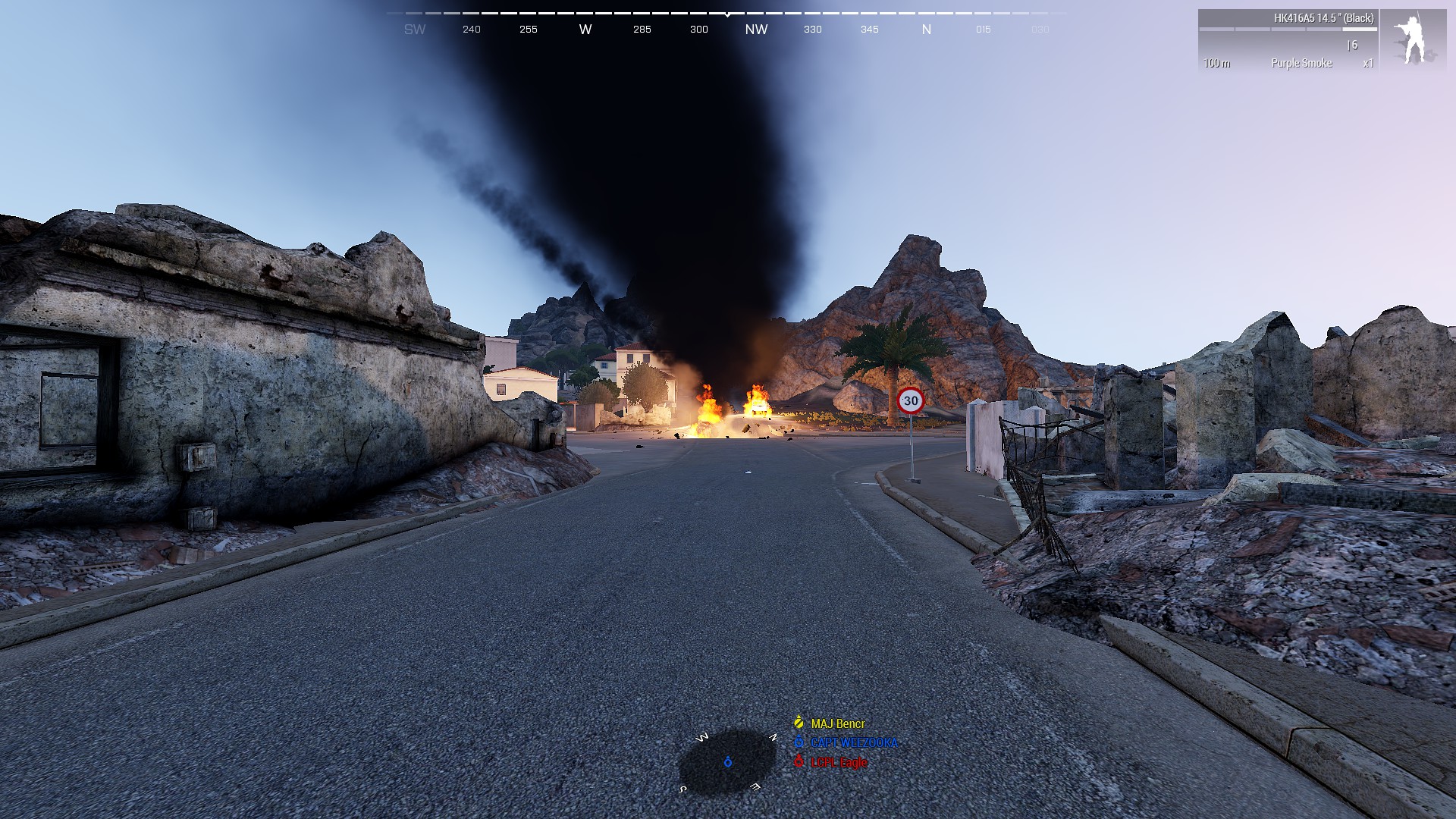1456x819 pixels.
Task: Click the grenade count x1 indicator
Action: click(1368, 64)
